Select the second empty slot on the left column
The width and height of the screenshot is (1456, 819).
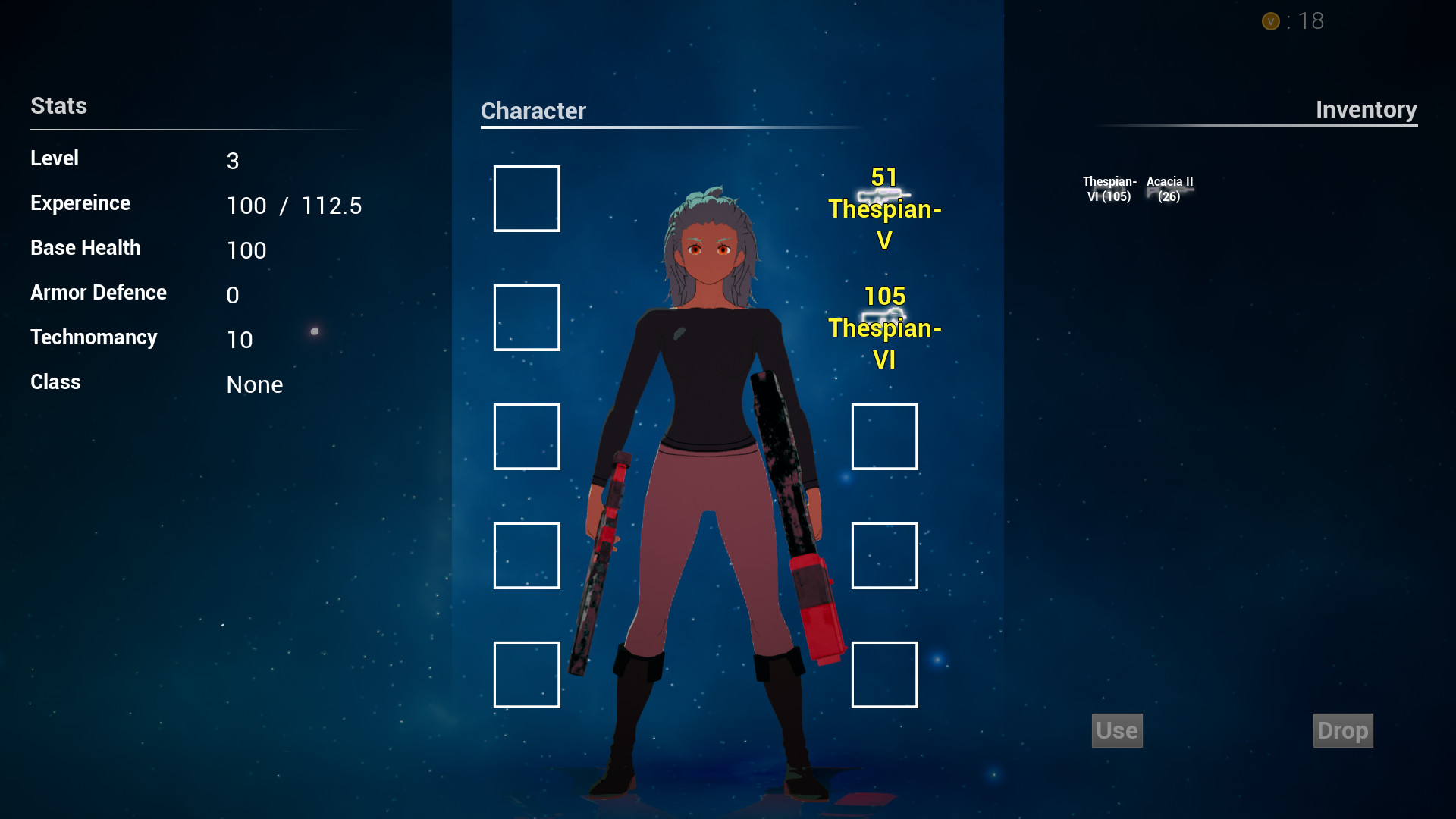526,317
